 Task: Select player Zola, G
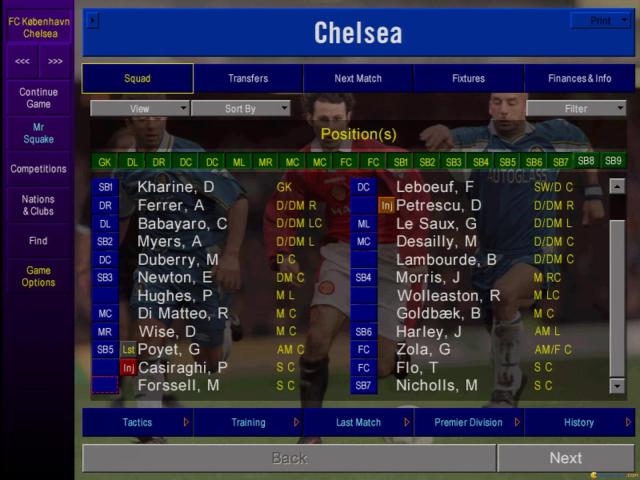423,349
